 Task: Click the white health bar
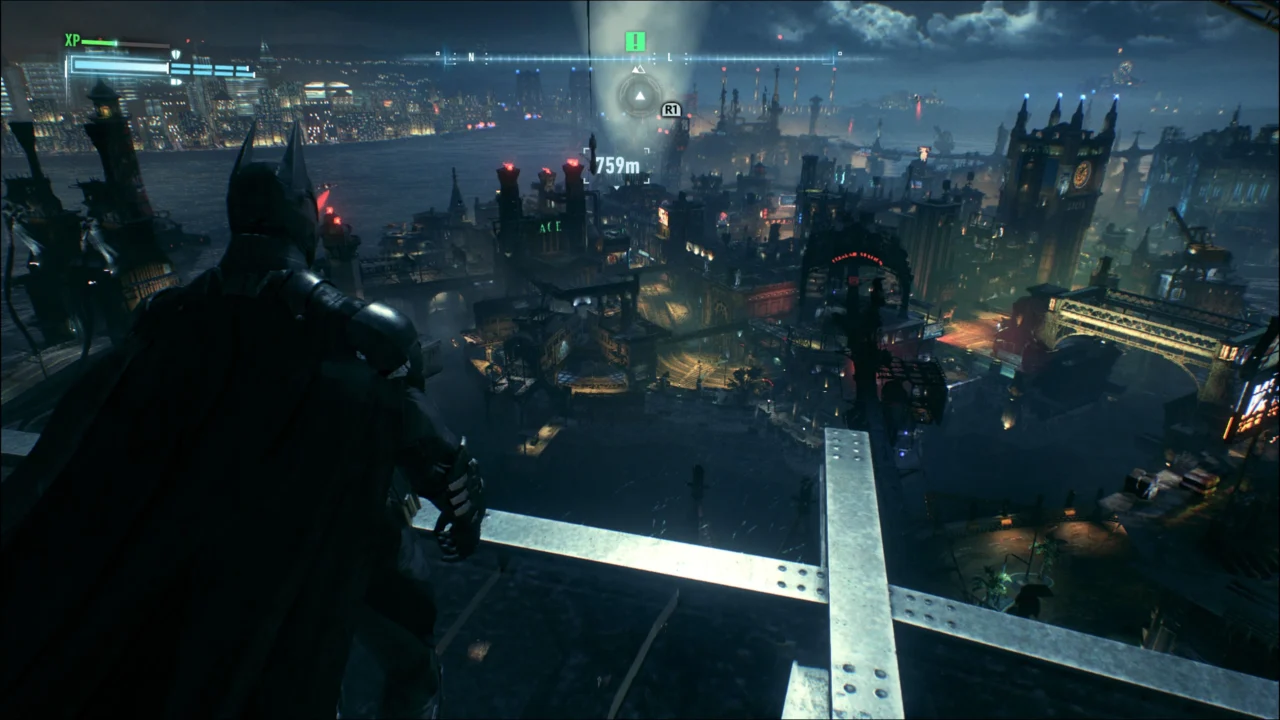coord(119,66)
